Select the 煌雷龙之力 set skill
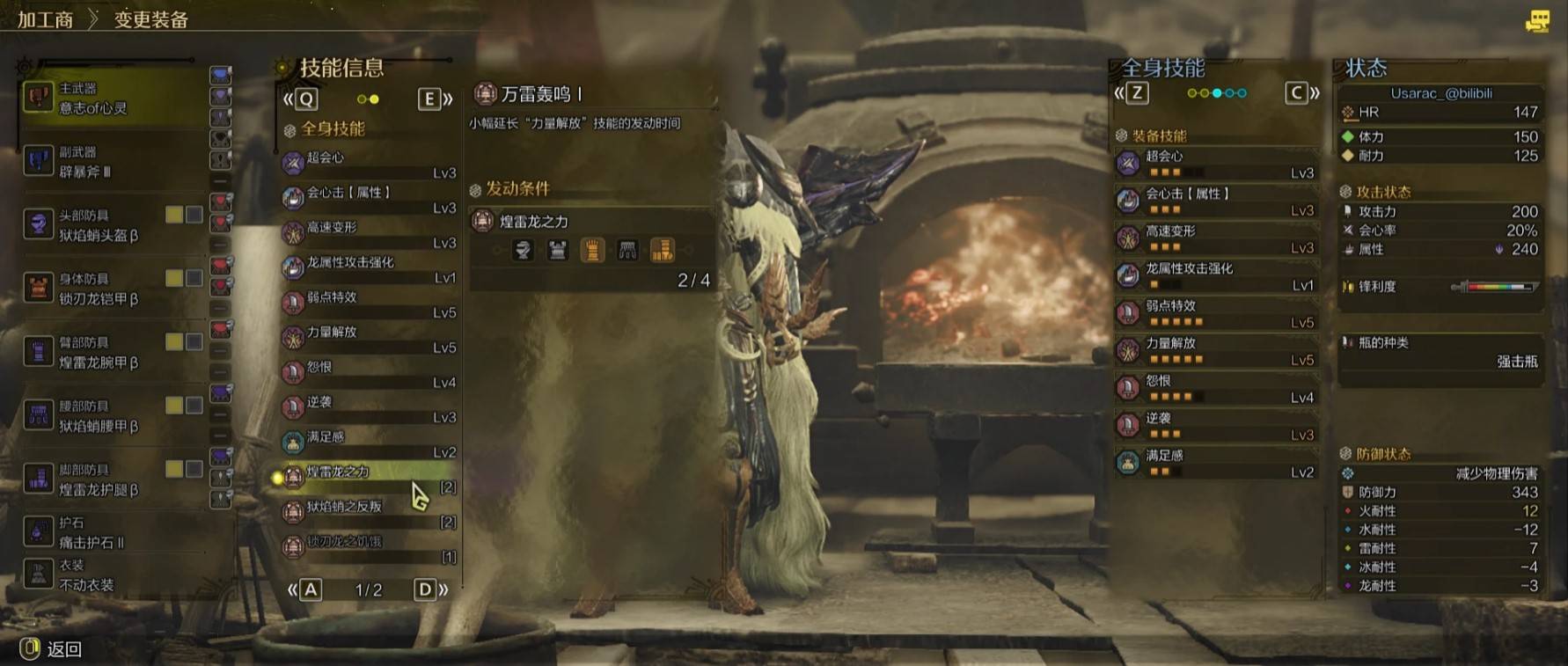This screenshot has height=666, width=1568. [x=369, y=478]
